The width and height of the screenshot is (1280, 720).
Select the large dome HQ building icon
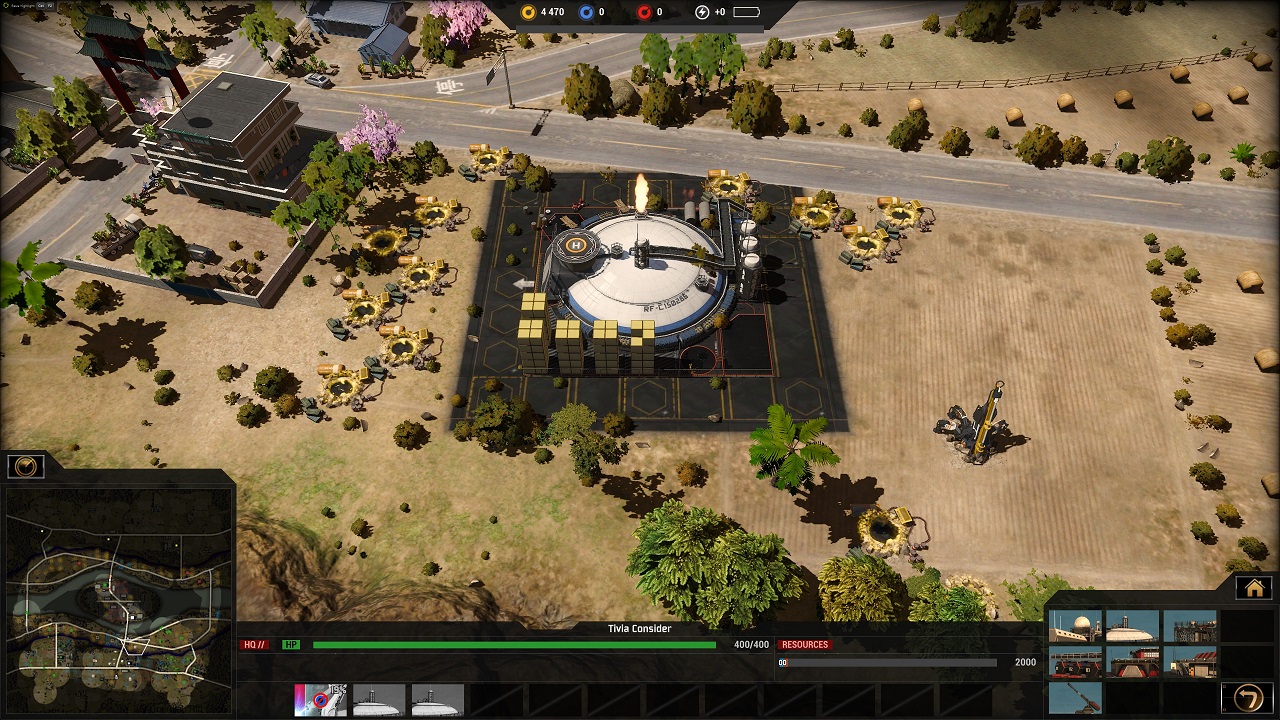point(1133,625)
